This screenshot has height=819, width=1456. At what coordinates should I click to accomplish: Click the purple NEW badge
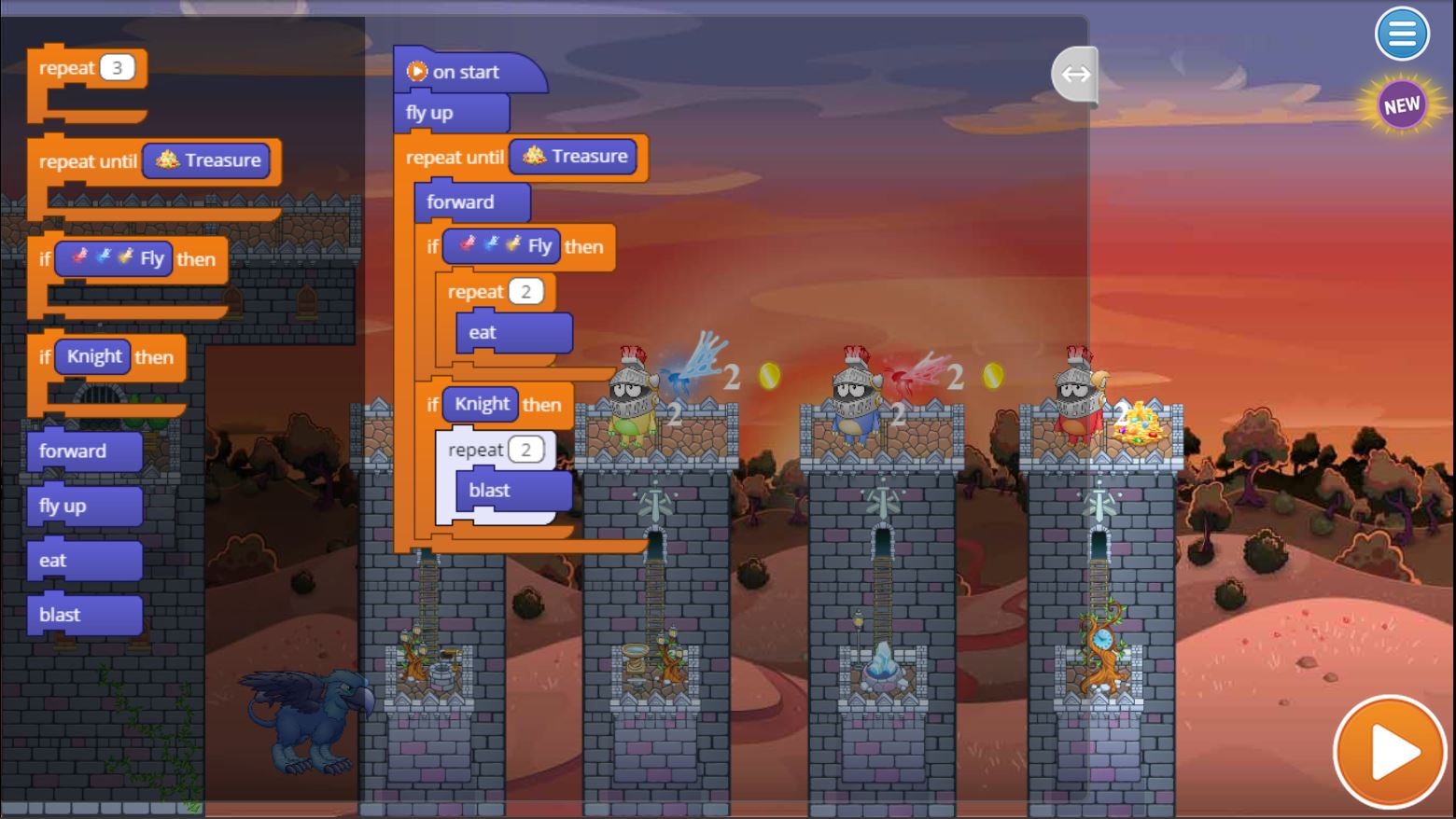(x=1401, y=105)
